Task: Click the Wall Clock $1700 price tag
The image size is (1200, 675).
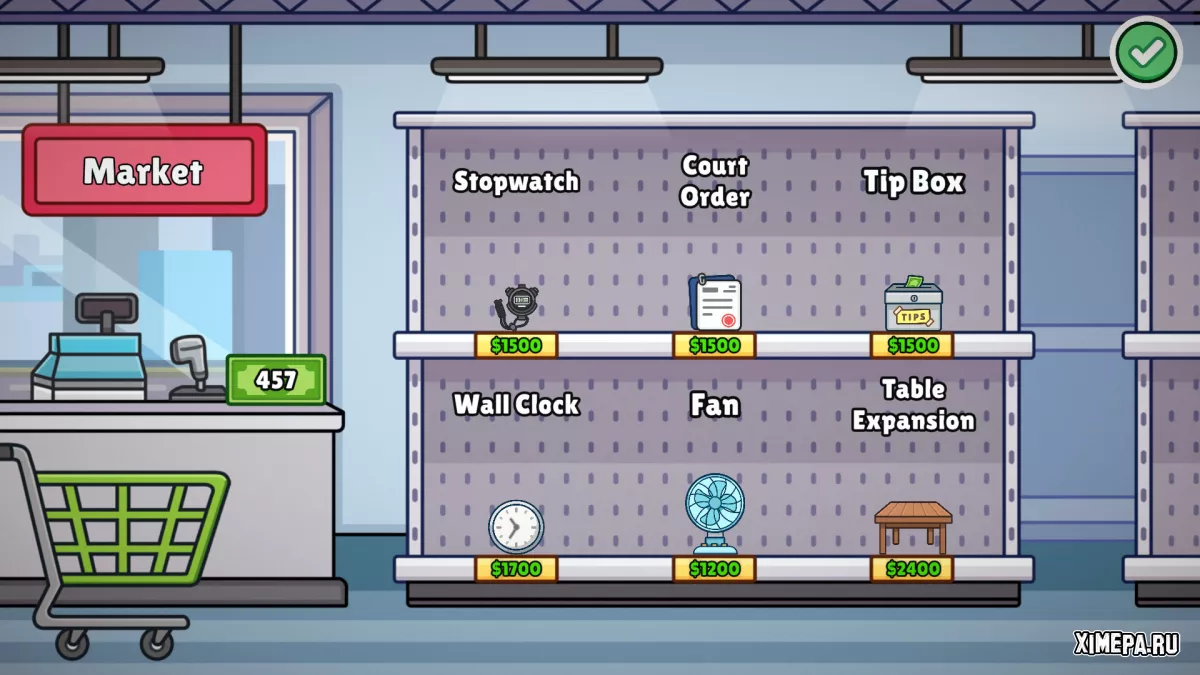Action: pos(516,569)
